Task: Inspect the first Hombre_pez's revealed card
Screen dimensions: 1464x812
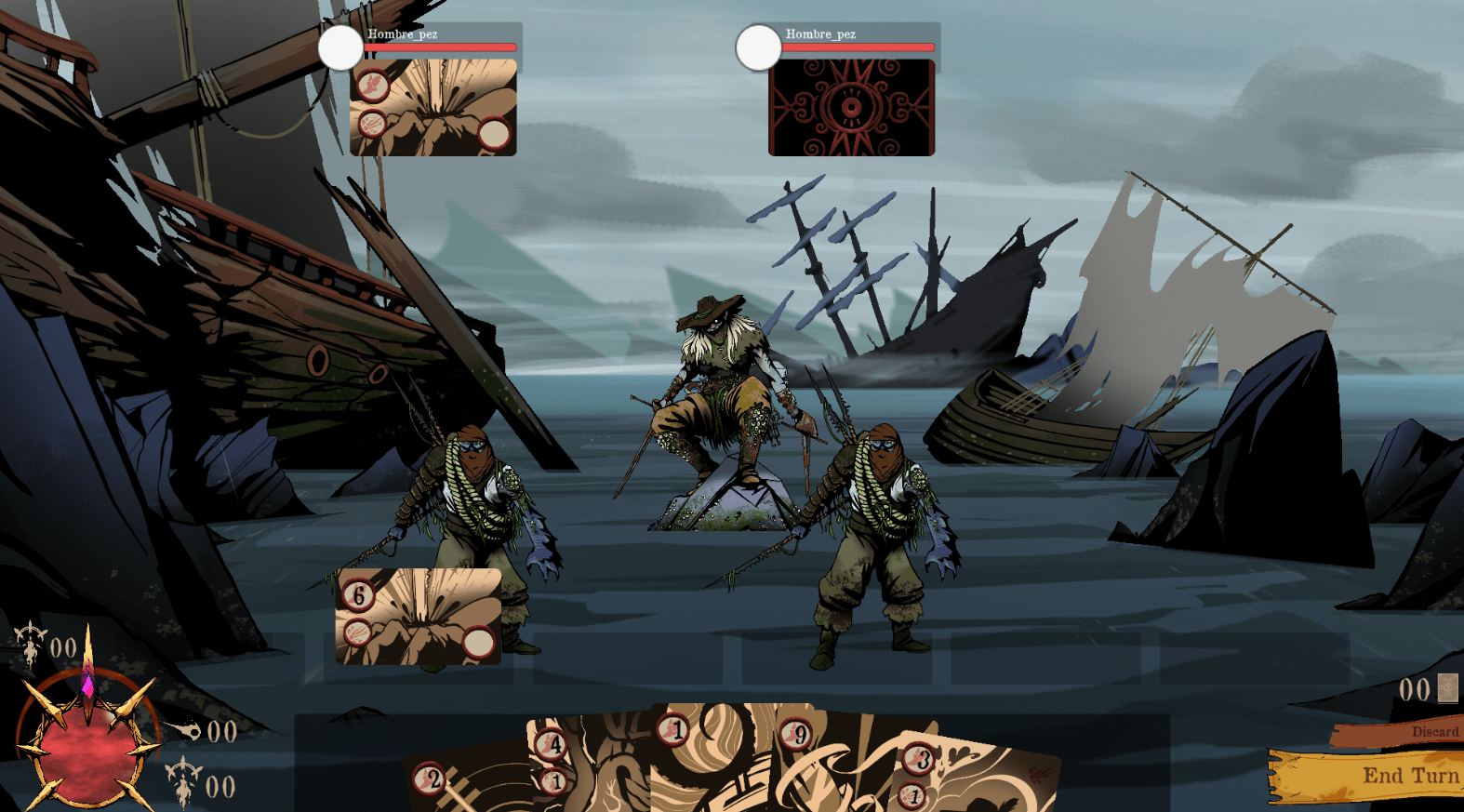Action: coord(433,108)
